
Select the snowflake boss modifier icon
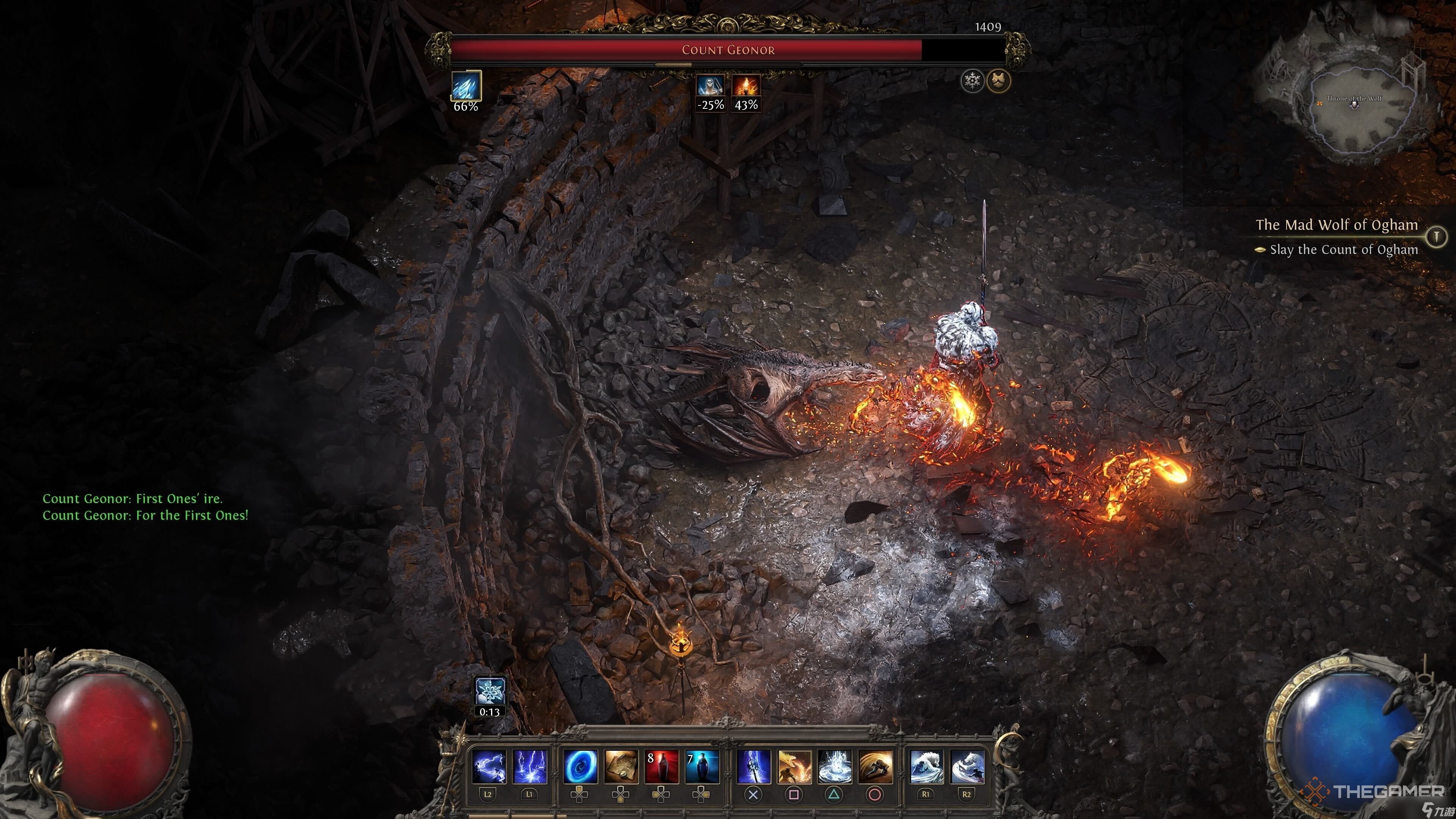coord(973,81)
